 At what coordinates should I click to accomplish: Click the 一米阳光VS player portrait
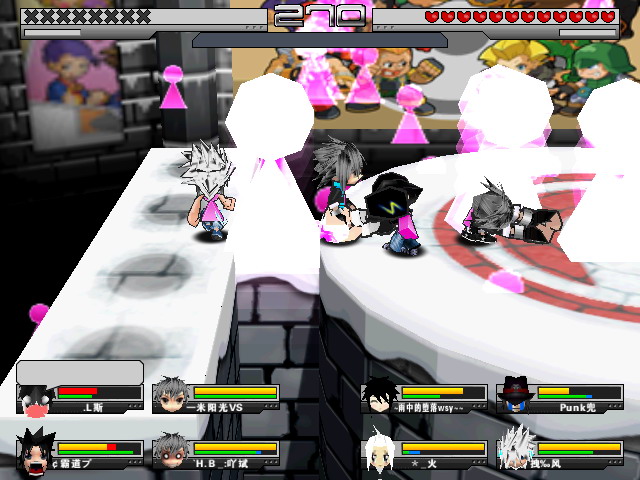point(172,396)
